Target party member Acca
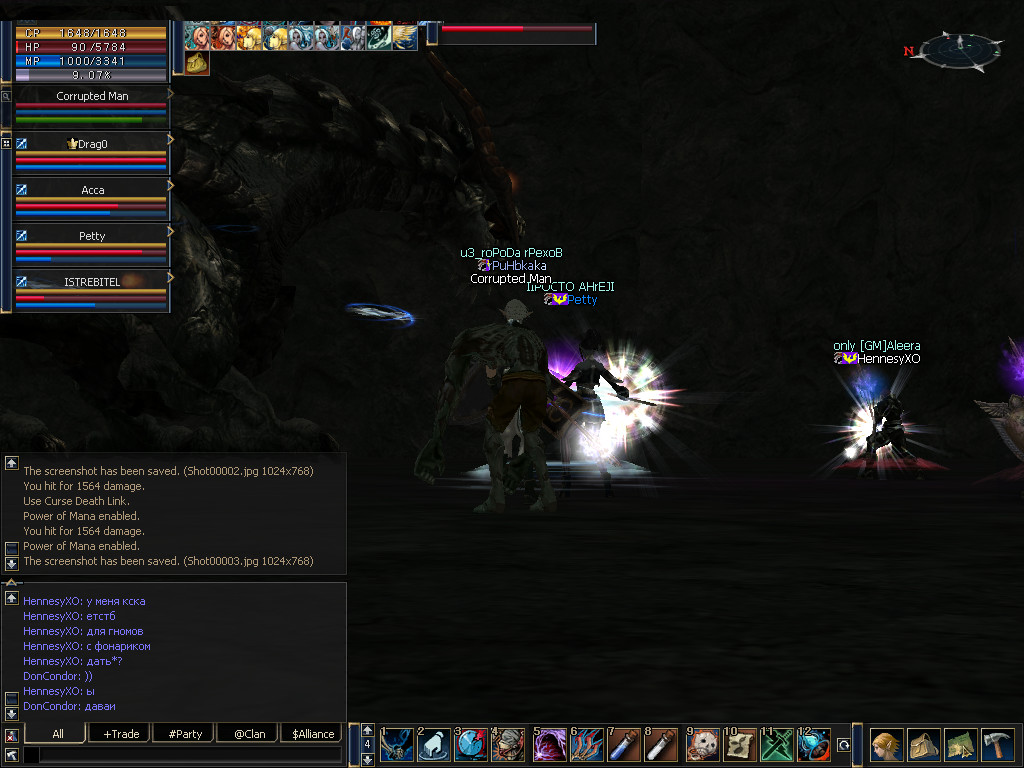This screenshot has height=768, width=1024. pos(91,197)
